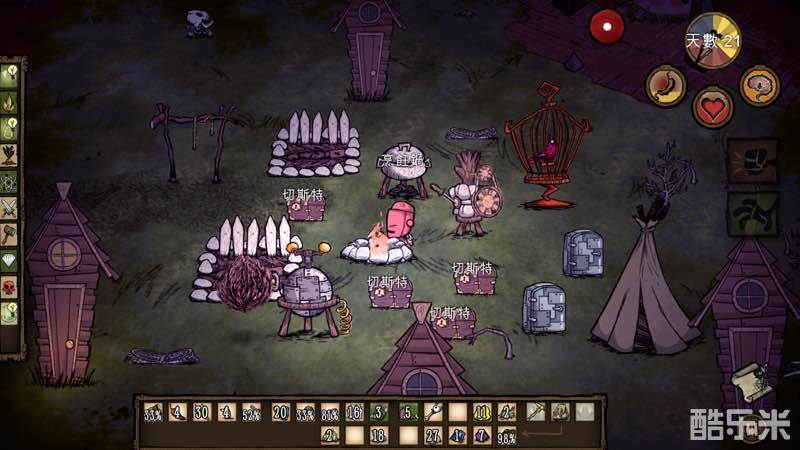
Task: Choose the yellow item stack of 11
Action: [x=483, y=412]
